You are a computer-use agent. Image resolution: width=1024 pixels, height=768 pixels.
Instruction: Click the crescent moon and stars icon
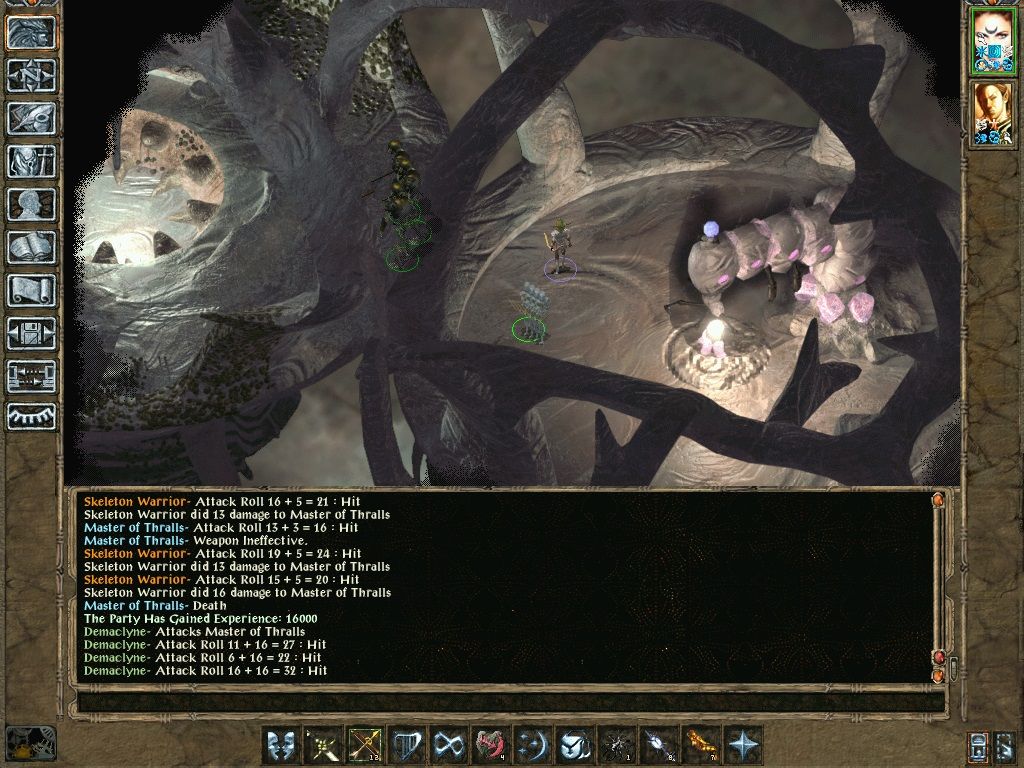coord(532,745)
